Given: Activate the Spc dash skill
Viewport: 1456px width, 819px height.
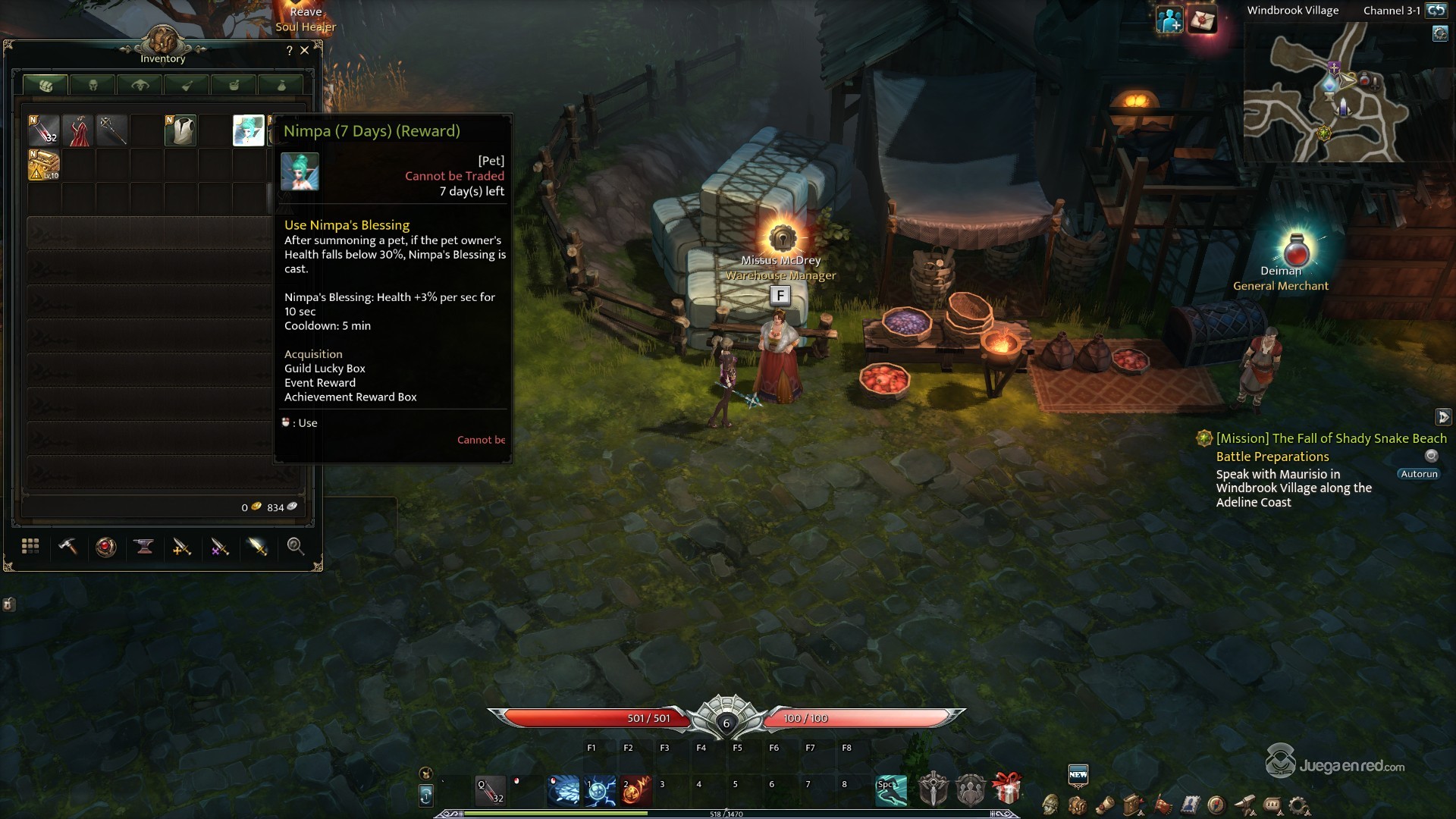Looking at the screenshot, I should pos(891,791).
